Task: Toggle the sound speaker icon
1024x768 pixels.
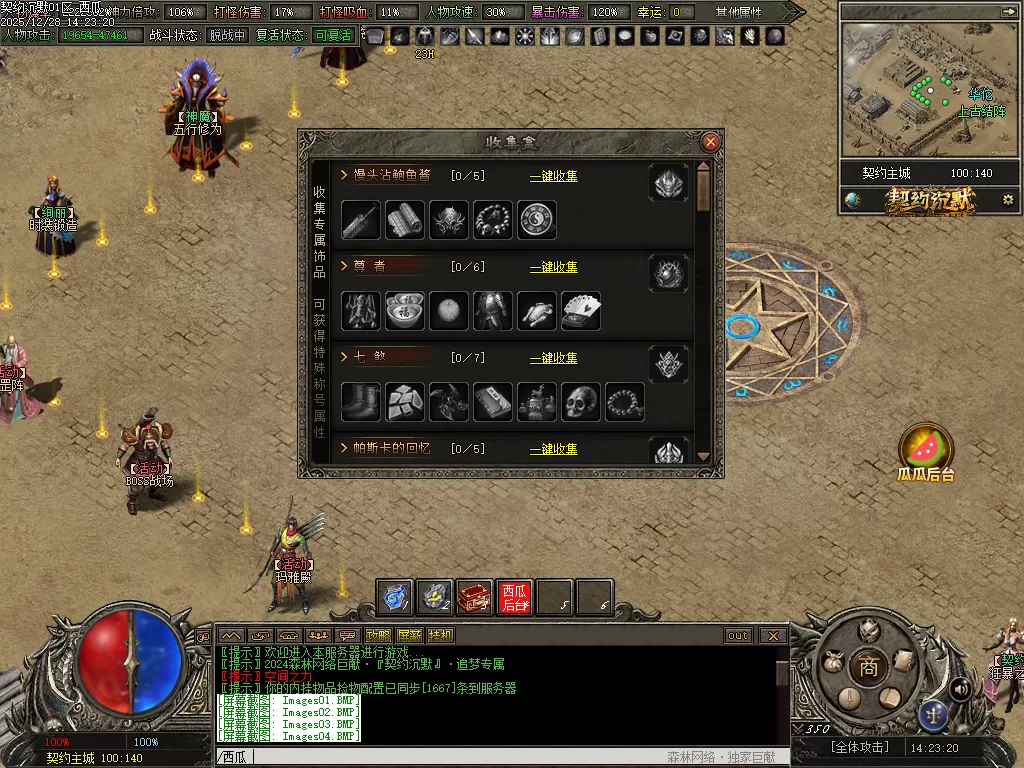Action: click(960, 688)
